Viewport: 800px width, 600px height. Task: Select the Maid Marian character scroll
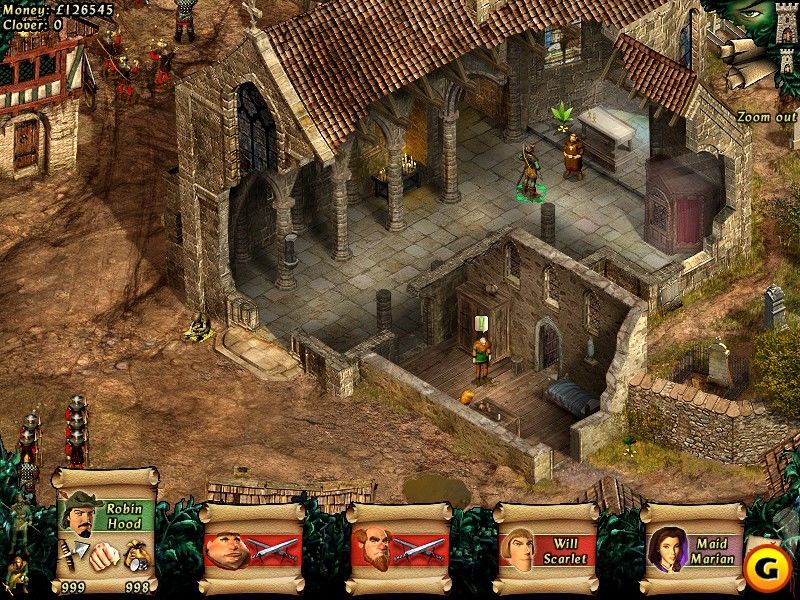[x=691, y=549]
